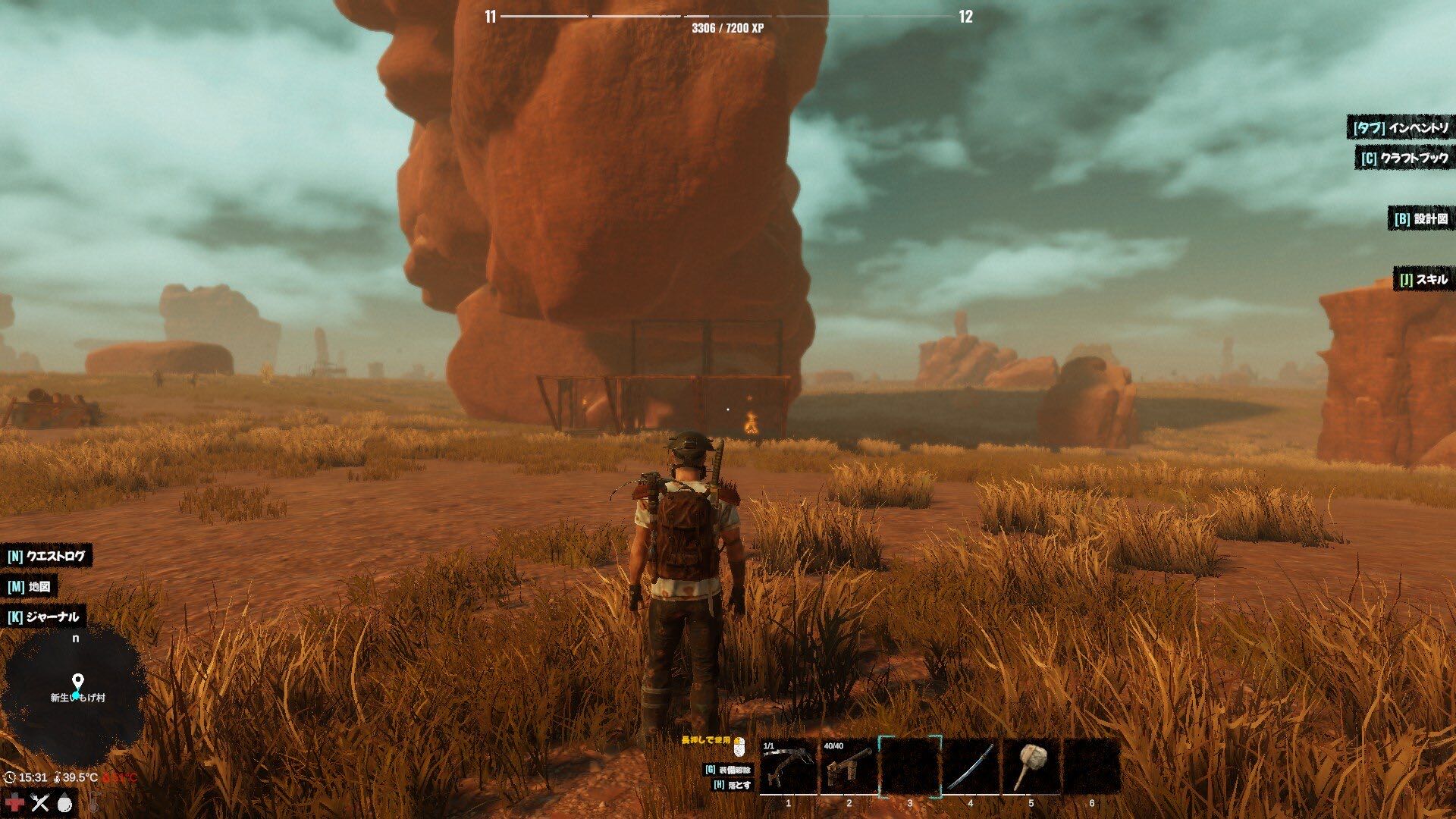This screenshot has height=819, width=1456.
Task: Equip the firearm showing 40/40 ammo
Action: click(x=849, y=767)
